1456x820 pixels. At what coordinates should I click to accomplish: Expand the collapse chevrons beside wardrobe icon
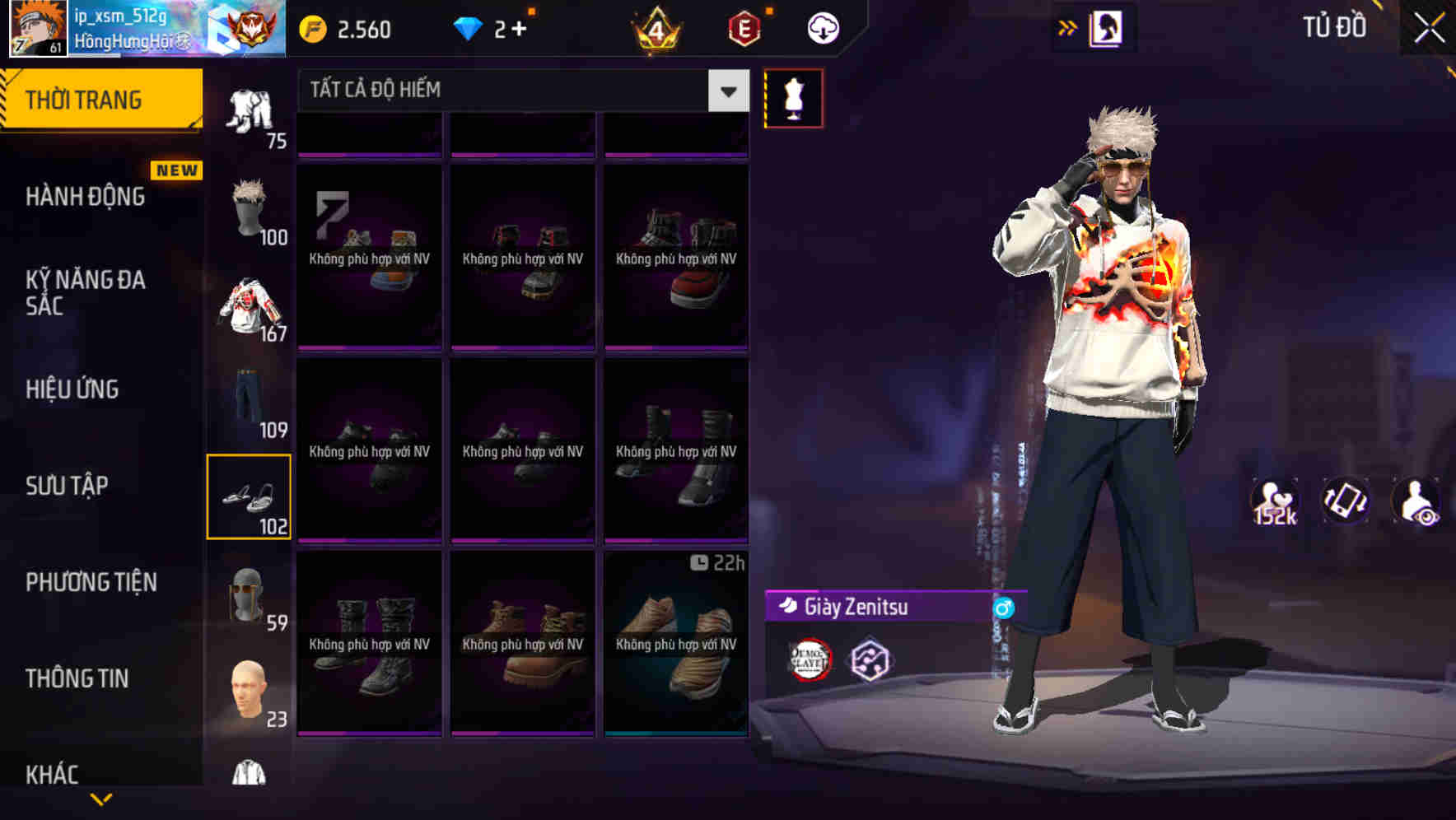tap(1068, 27)
